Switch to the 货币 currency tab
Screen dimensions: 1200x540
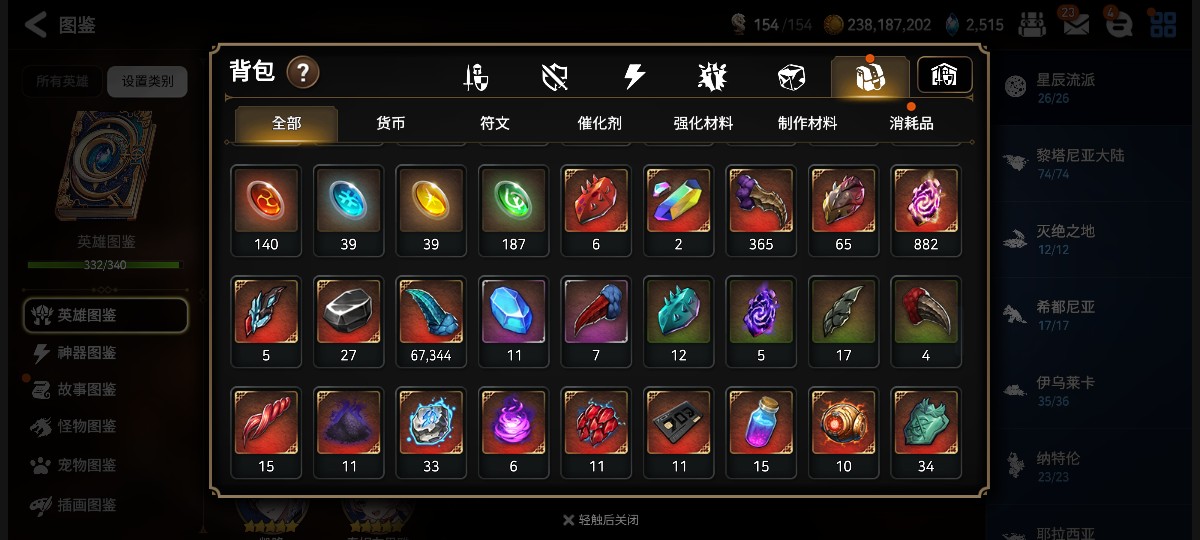390,124
